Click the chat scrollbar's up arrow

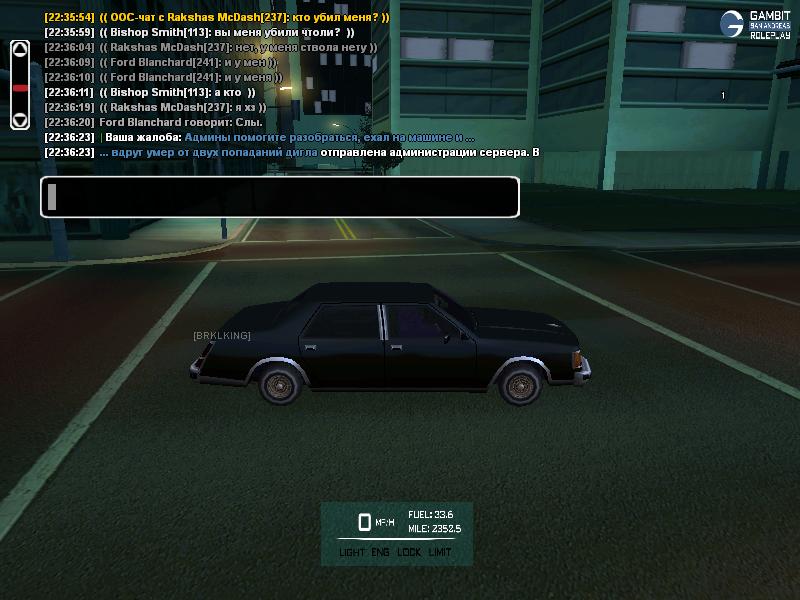pos(19,50)
